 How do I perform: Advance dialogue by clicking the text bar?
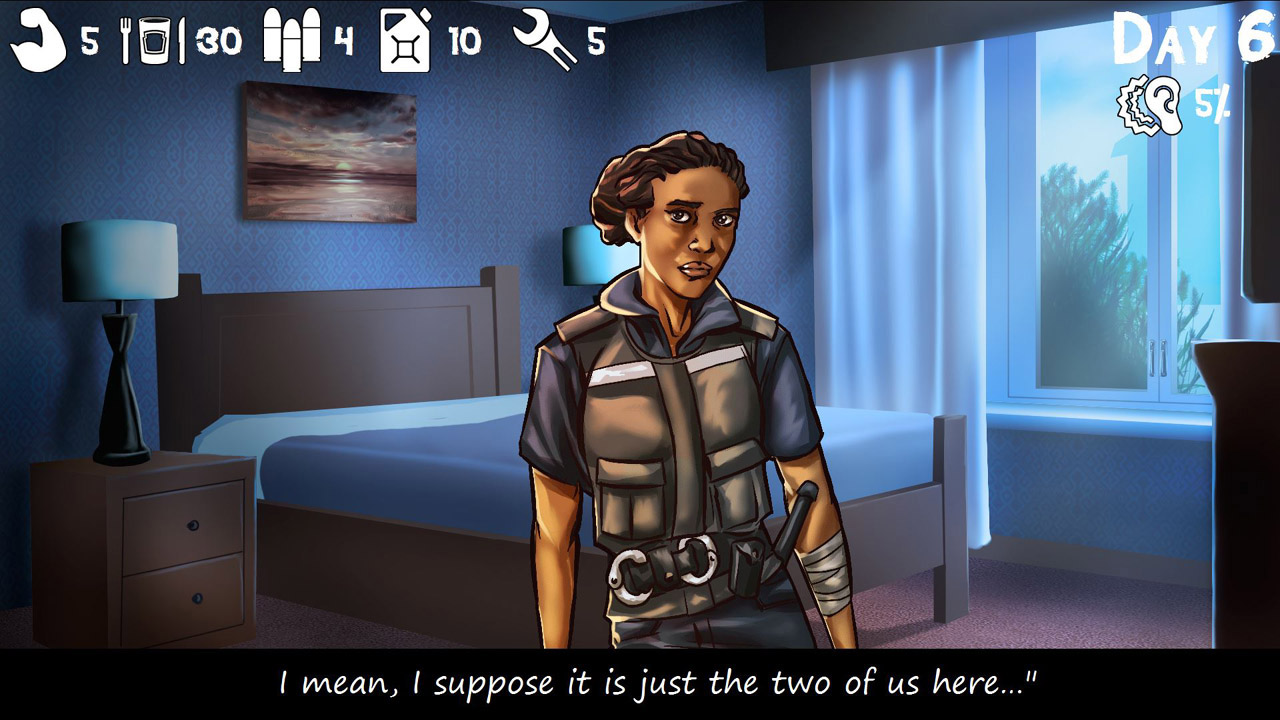pyautogui.click(x=640, y=684)
